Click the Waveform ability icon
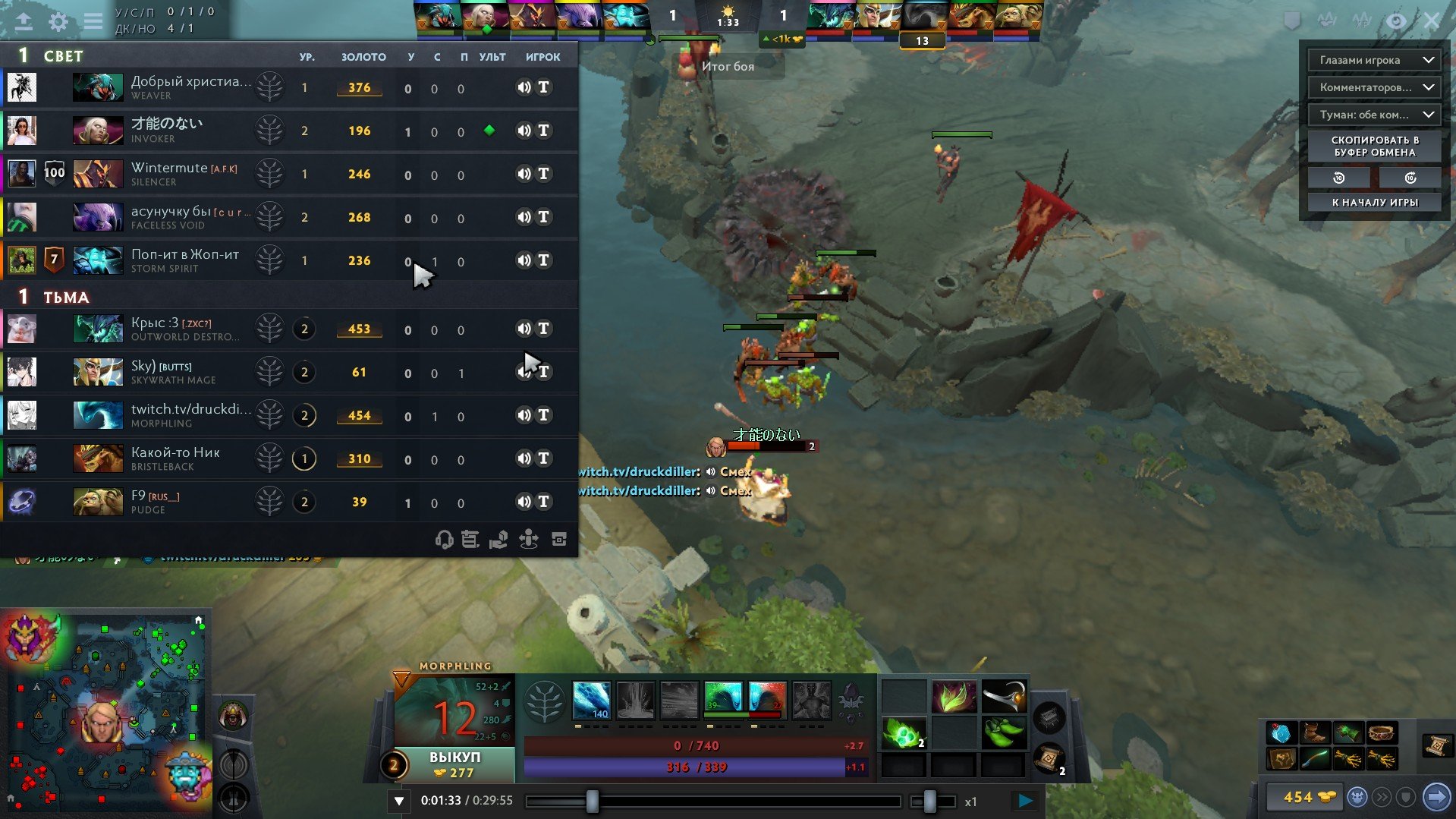The width and height of the screenshot is (1456, 819). pyautogui.click(x=591, y=700)
